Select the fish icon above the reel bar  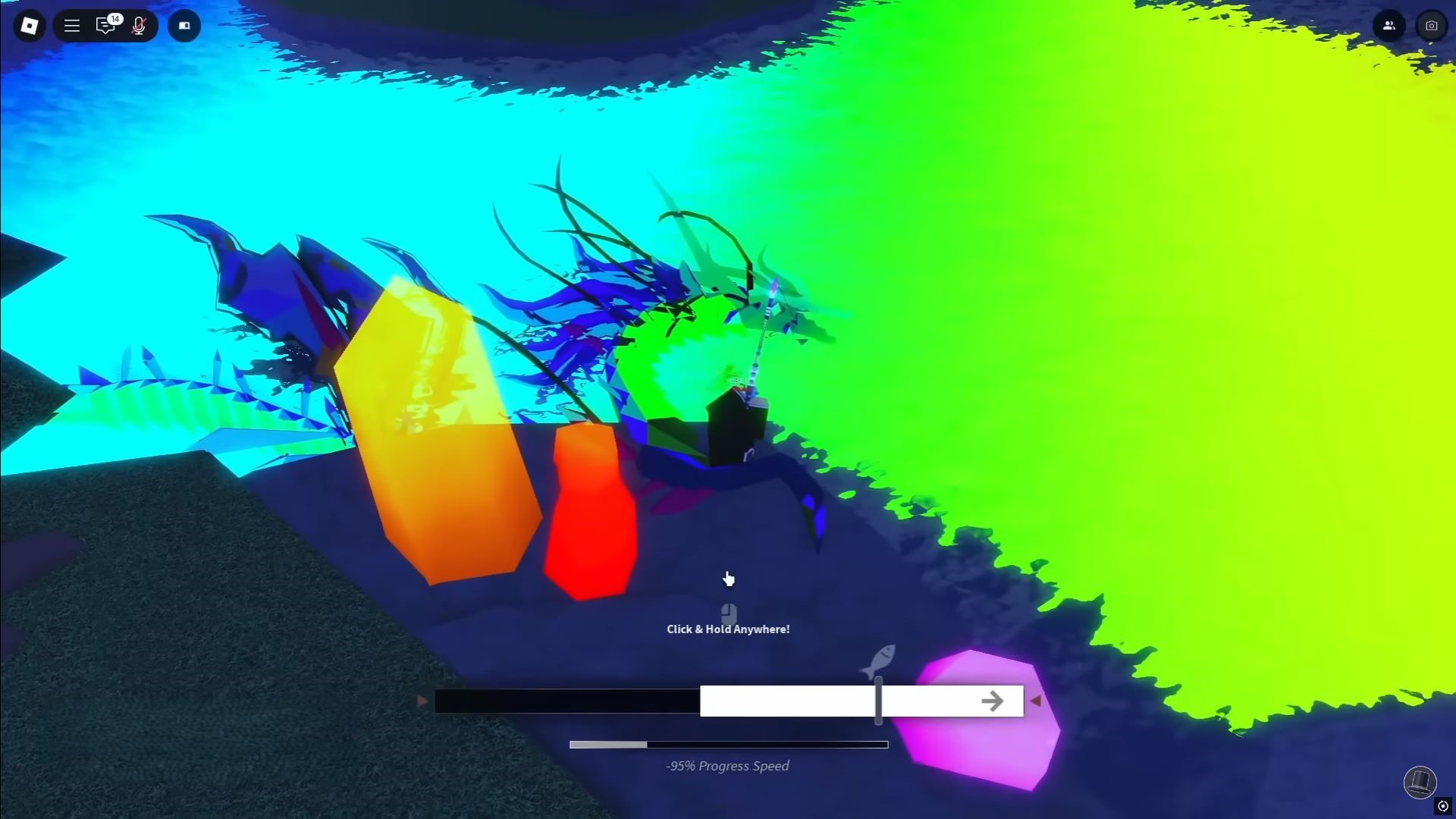tap(877, 660)
